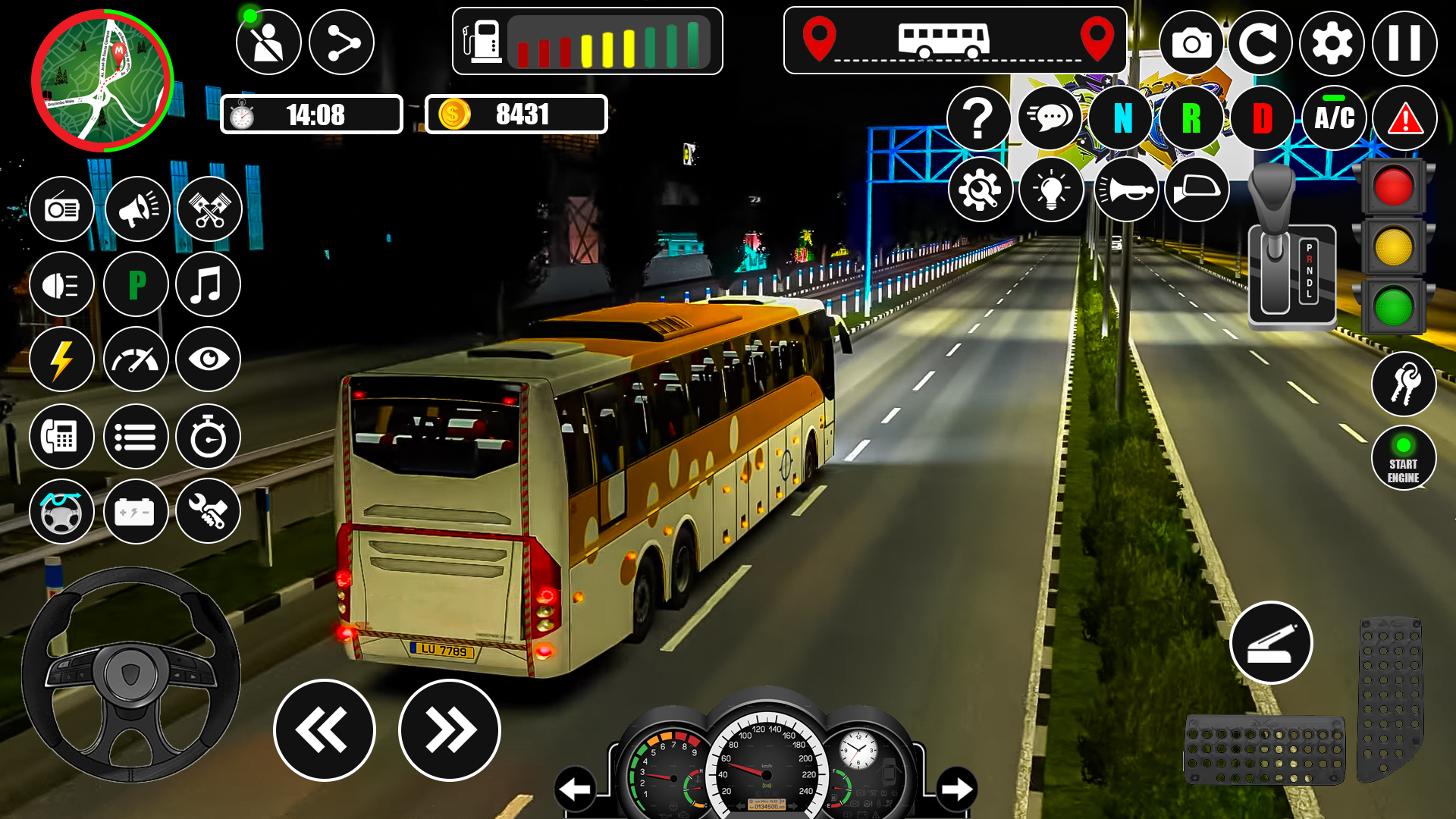Select the stopwatch timer icon

[208, 436]
